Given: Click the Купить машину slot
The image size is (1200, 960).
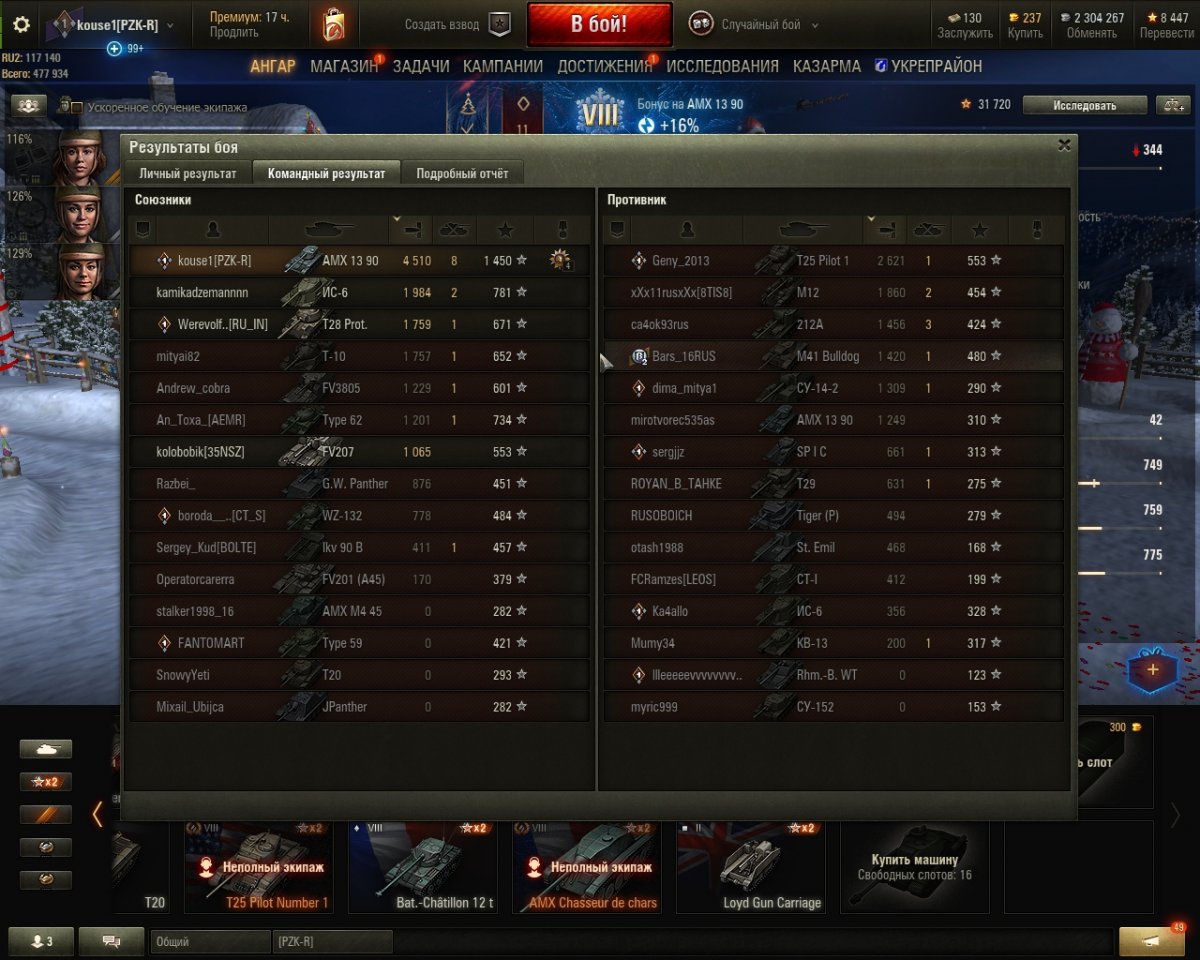Looking at the screenshot, I should pyautogui.click(x=914, y=865).
